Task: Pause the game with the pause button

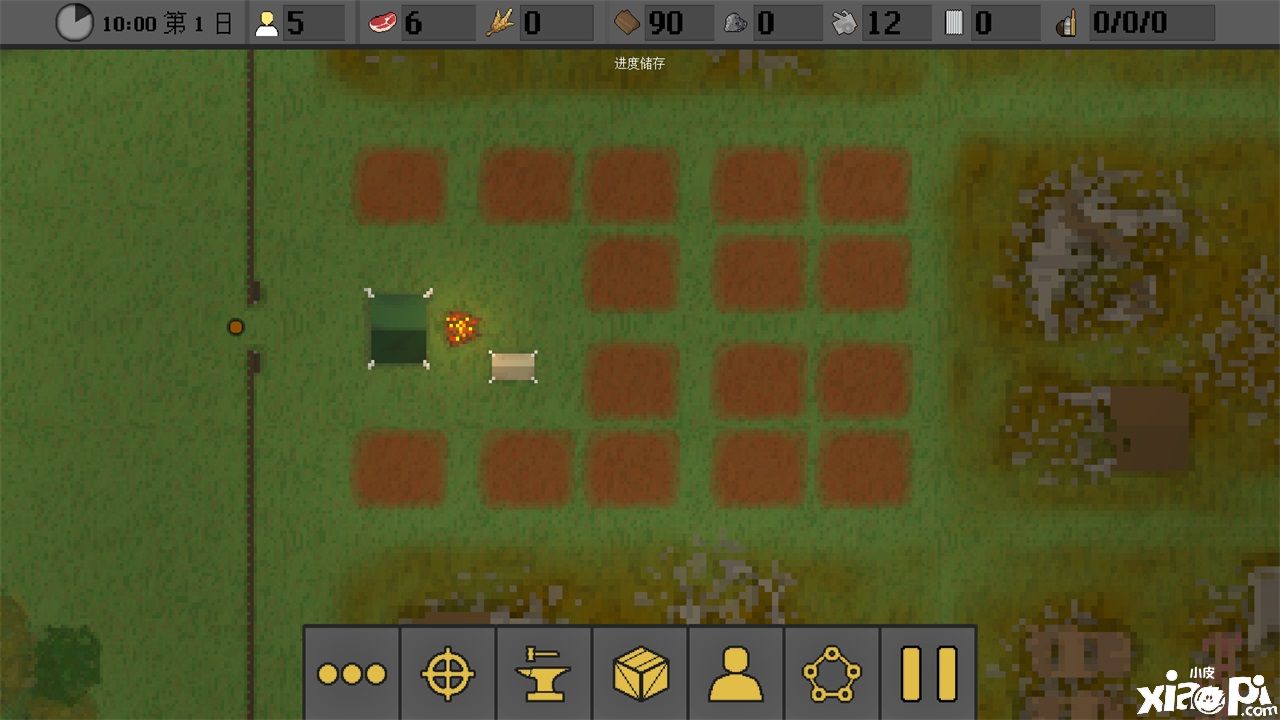Action: pyautogui.click(x=928, y=674)
